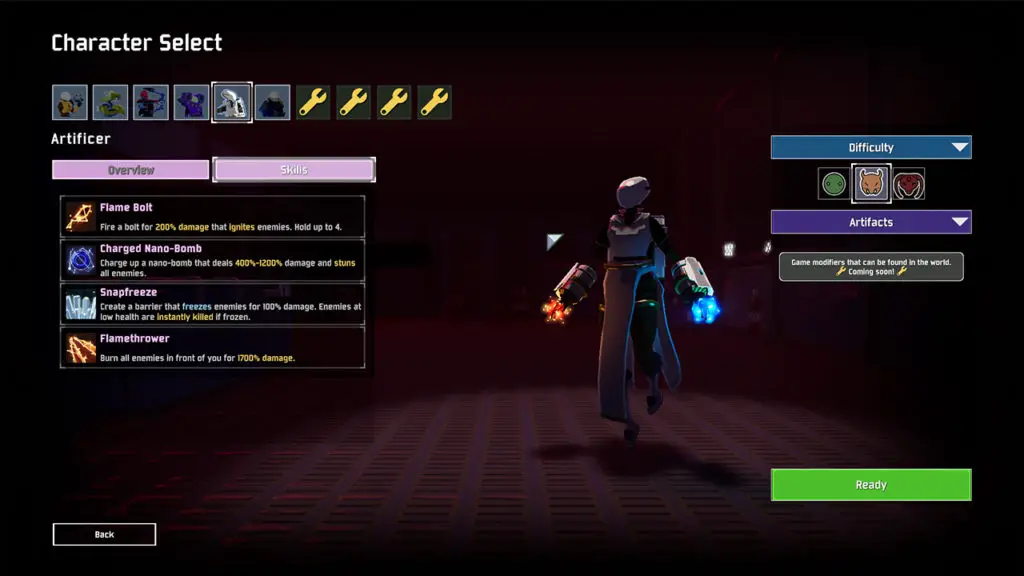Pick the Huntress character portrait

click(x=151, y=102)
